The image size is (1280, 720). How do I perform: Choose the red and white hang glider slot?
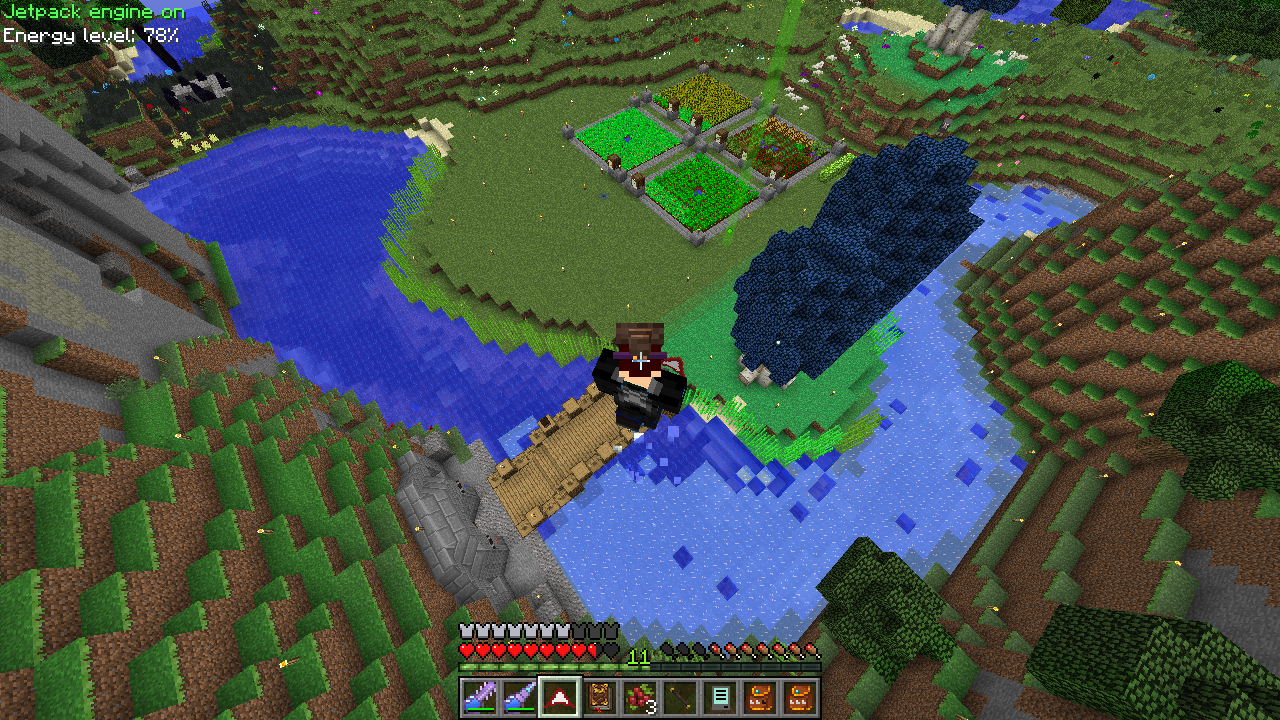[x=560, y=697]
